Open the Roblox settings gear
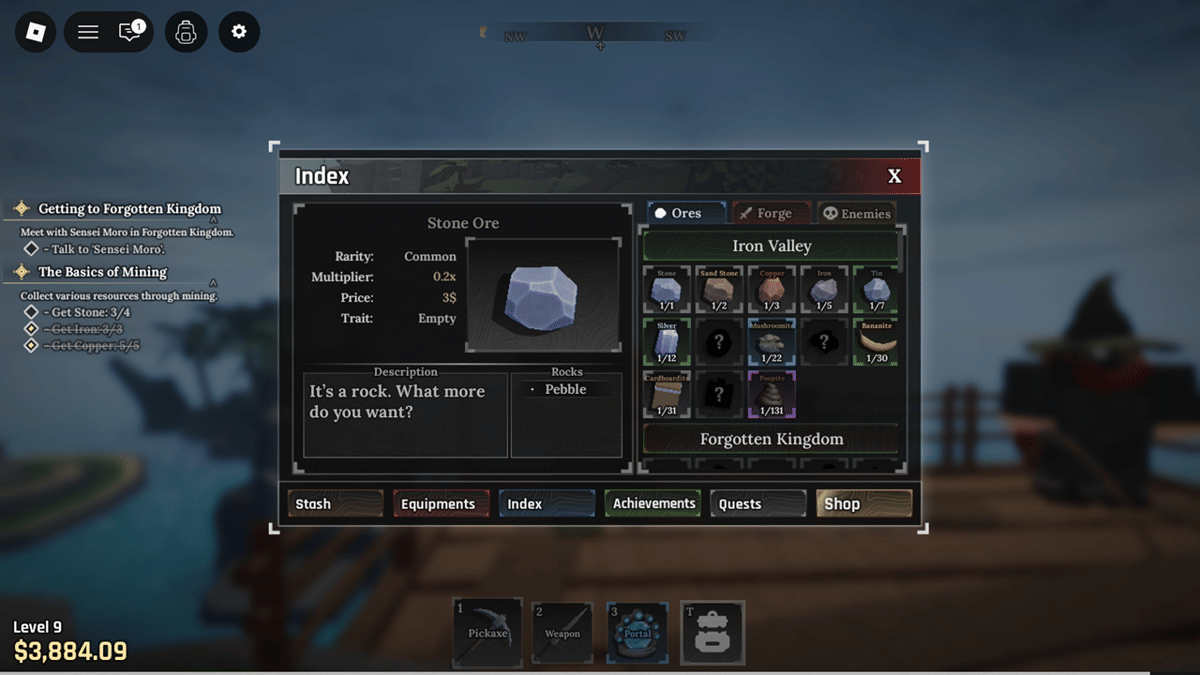The width and height of the screenshot is (1200, 675). pyautogui.click(x=238, y=32)
